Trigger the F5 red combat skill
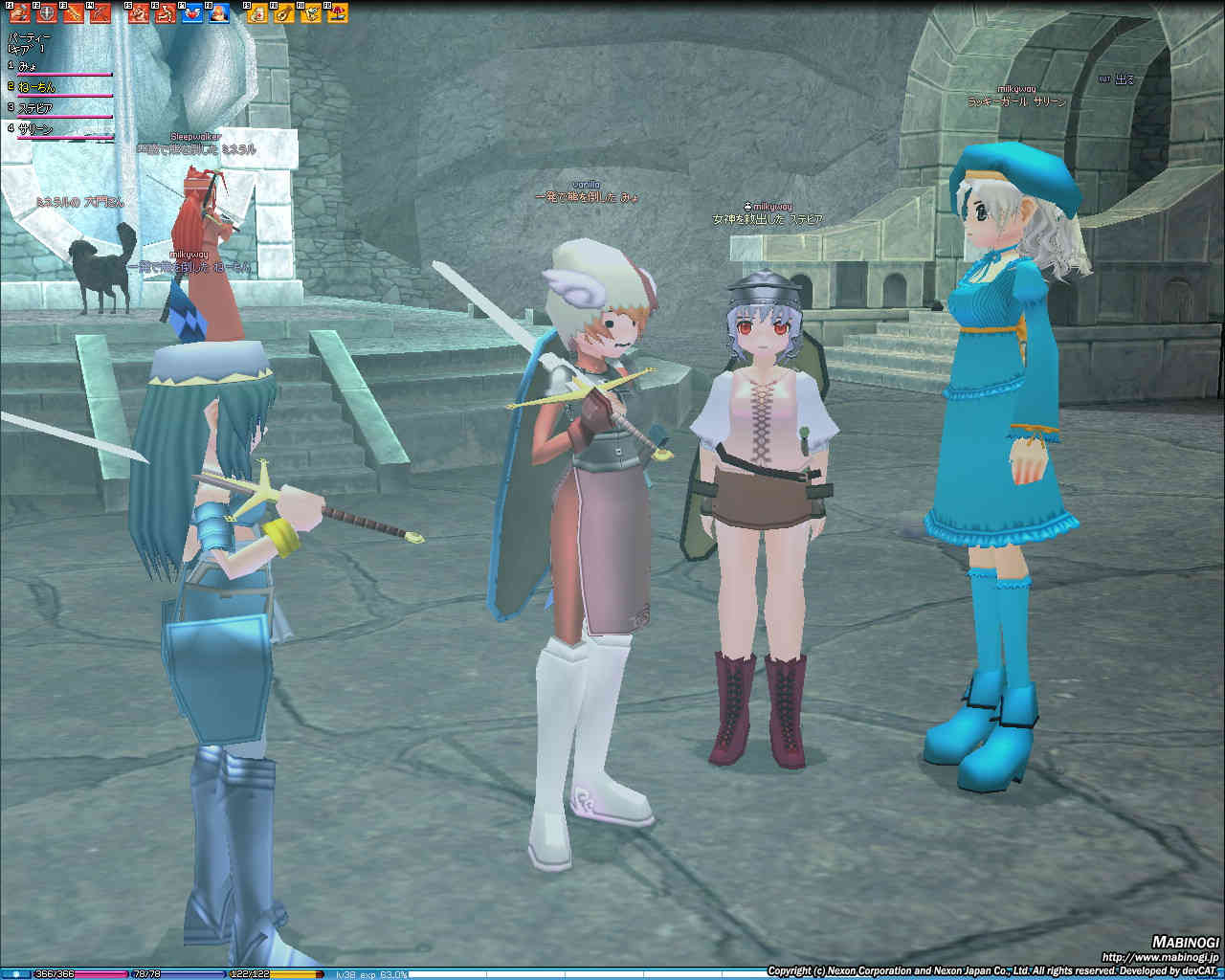The image size is (1225, 980). point(140,13)
